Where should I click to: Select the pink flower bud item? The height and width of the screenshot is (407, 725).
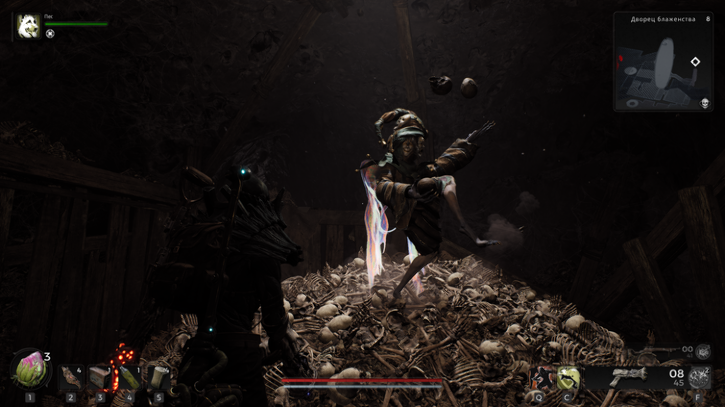click(x=29, y=371)
